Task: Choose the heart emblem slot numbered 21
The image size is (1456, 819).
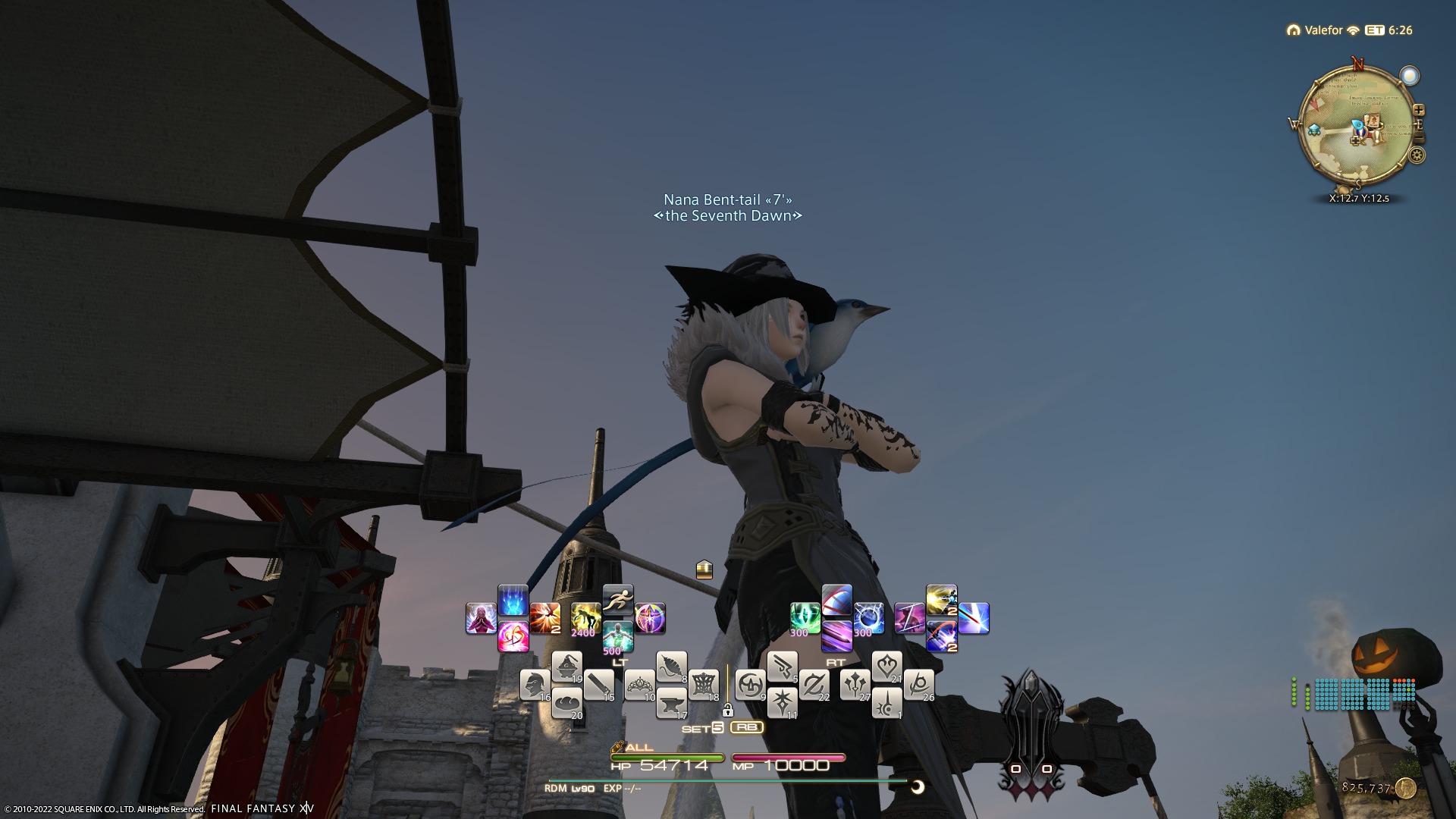Action: (x=886, y=667)
